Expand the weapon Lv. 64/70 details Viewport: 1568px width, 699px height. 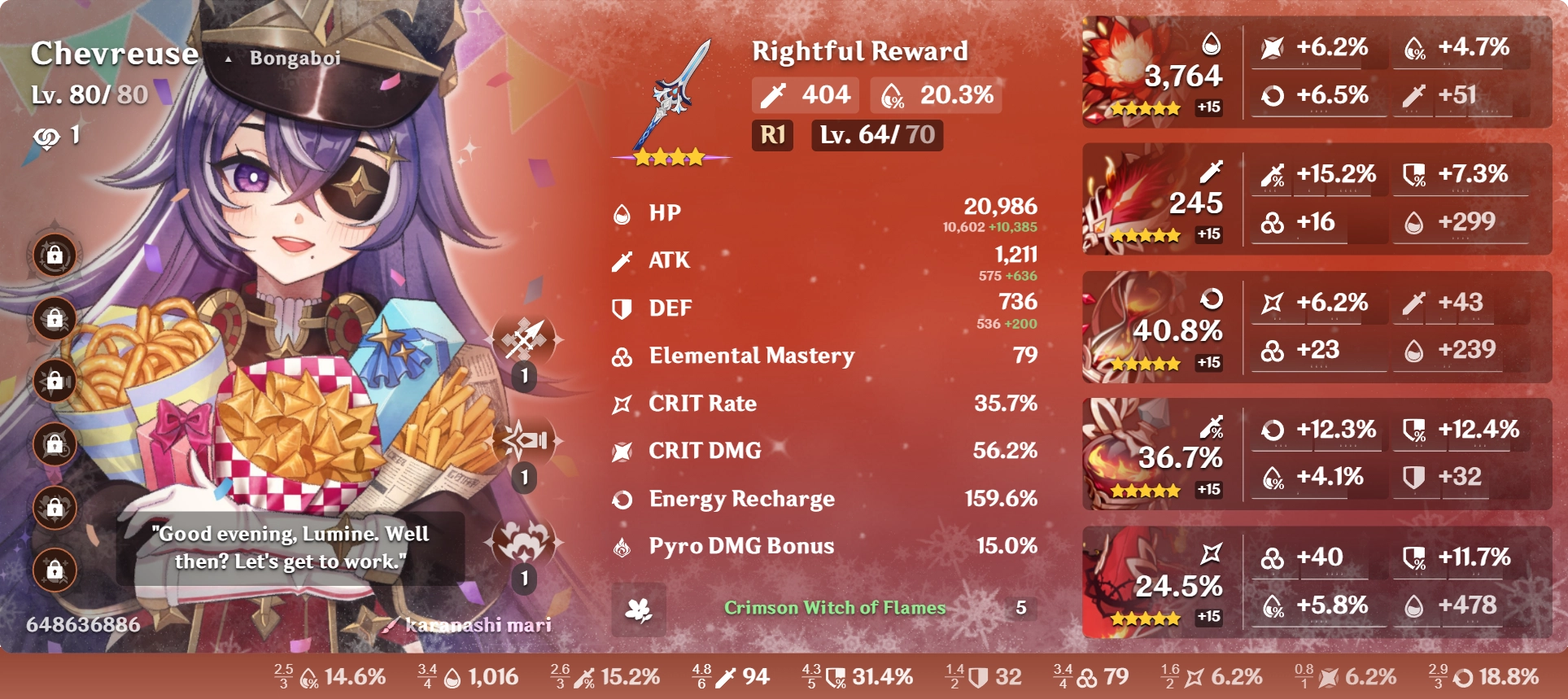click(876, 137)
